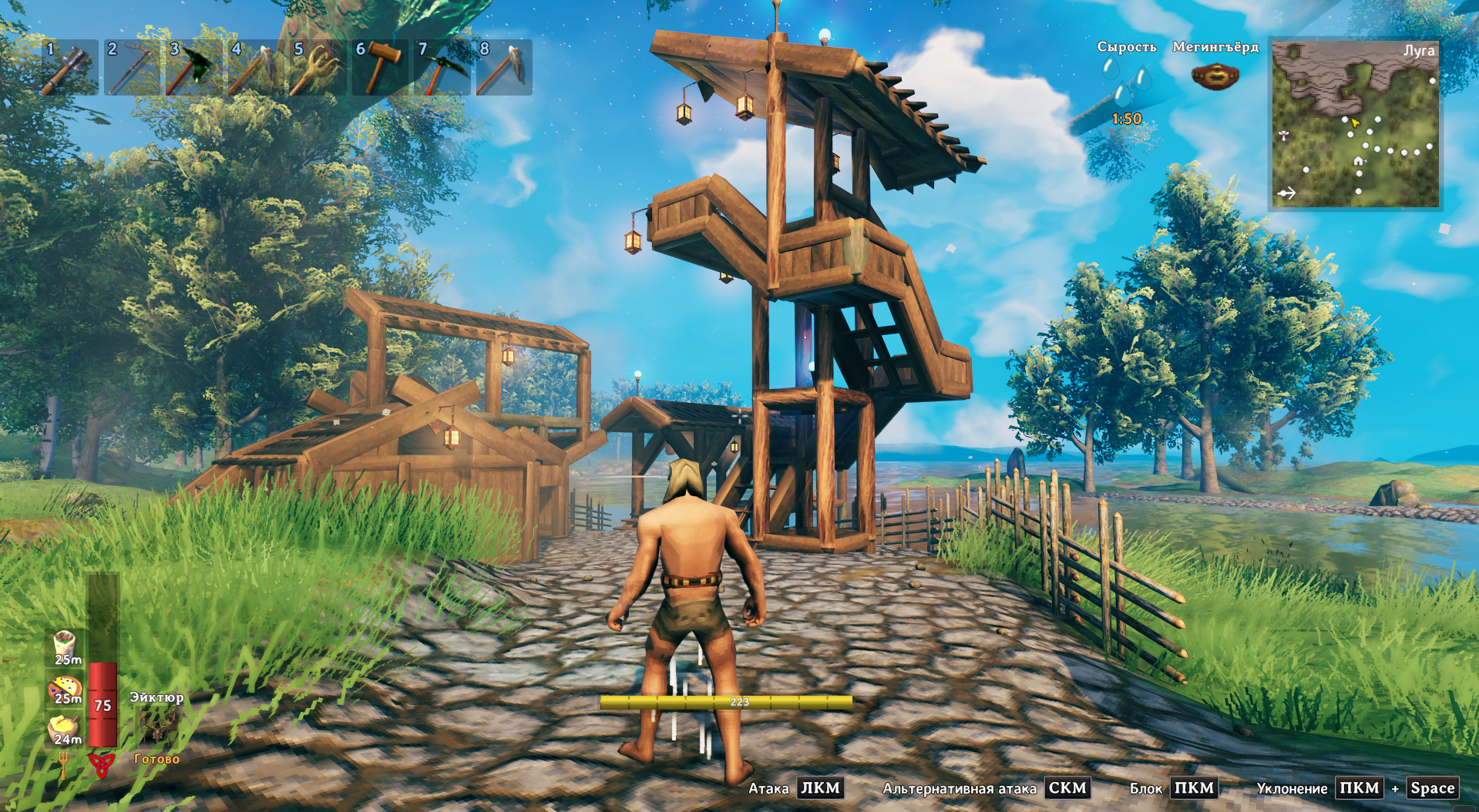Click the yellow porridge bowl food icon
The width and height of the screenshot is (1479, 812).
(x=65, y=728)
